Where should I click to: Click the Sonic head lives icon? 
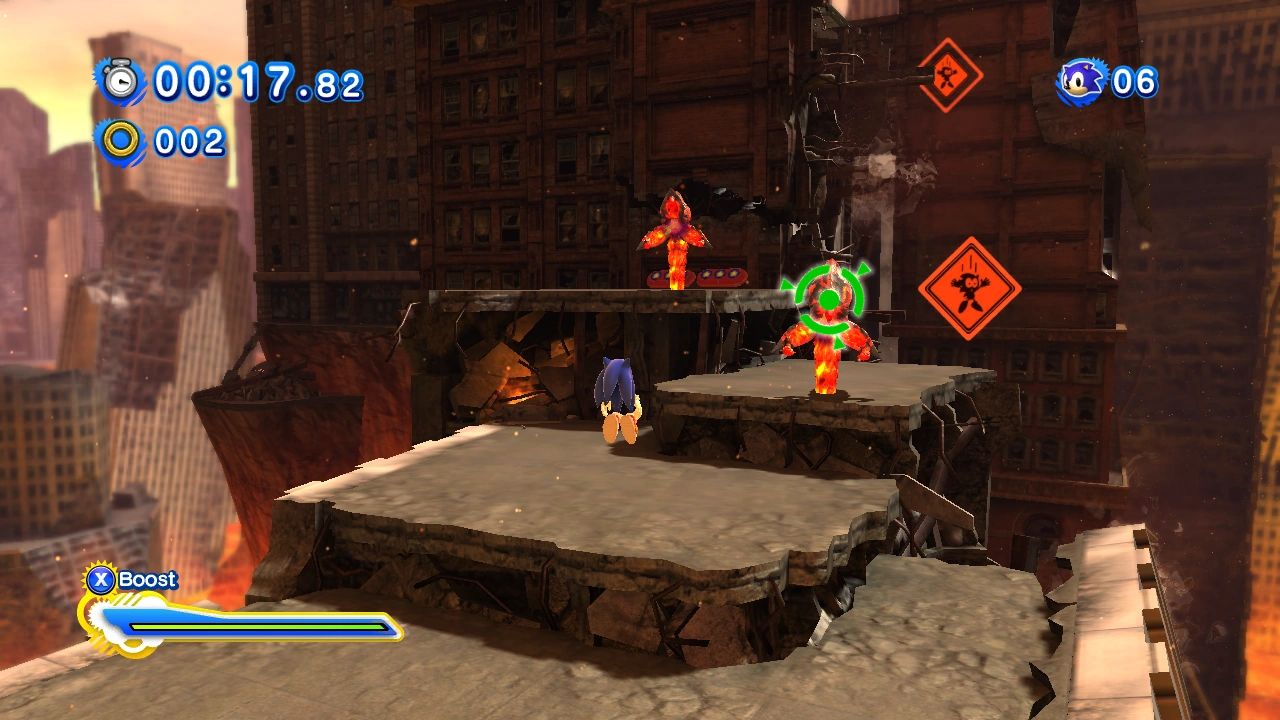click(x=1082, y=81)
